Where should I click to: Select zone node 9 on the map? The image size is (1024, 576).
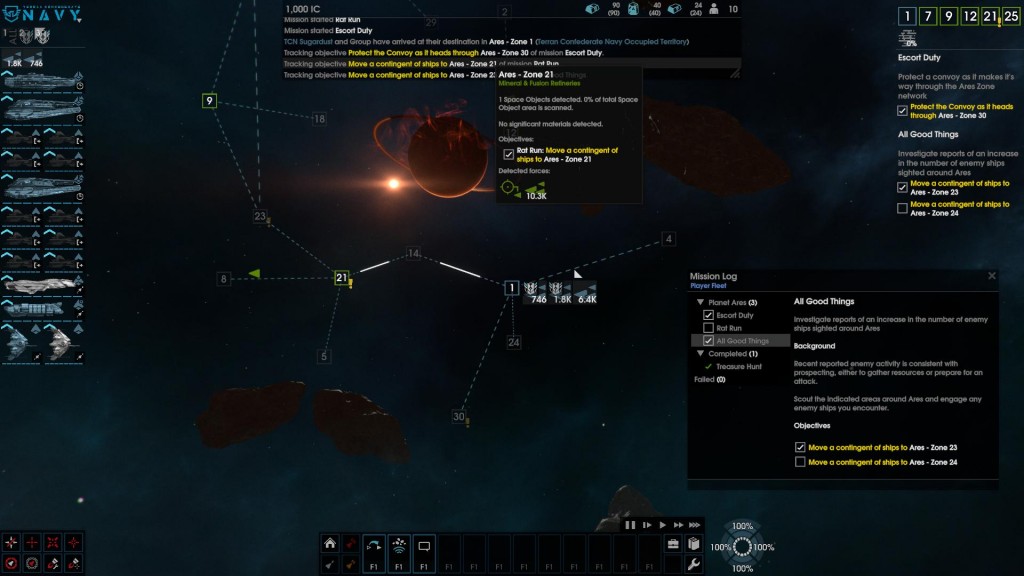click(x=209, y=100)
